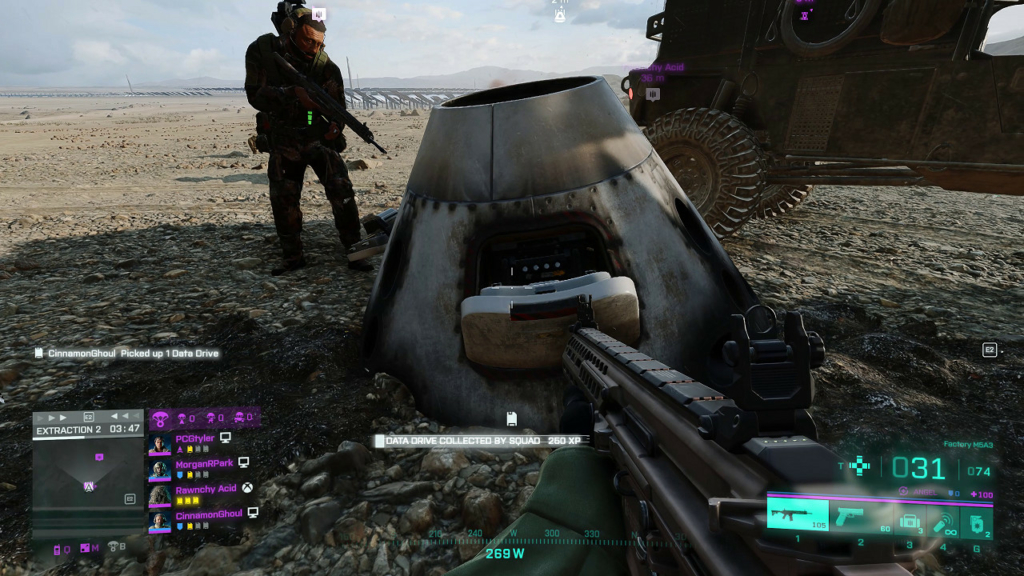1024x576 pixels.
Task: Select squad member Rawnchy Acid
Action: (x=204, y=488)
